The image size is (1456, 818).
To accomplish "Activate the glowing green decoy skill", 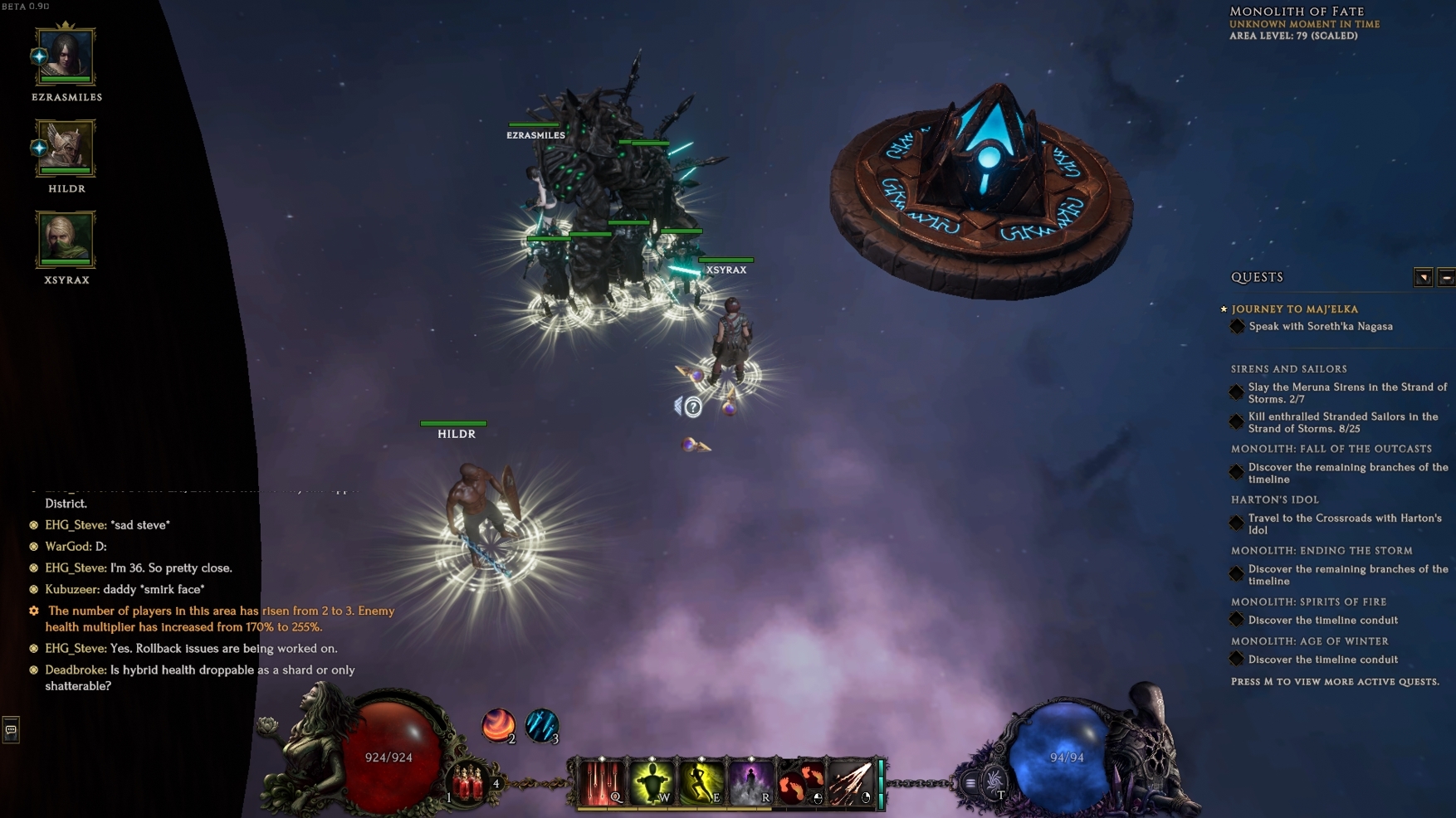I will [x=652, y=781].
